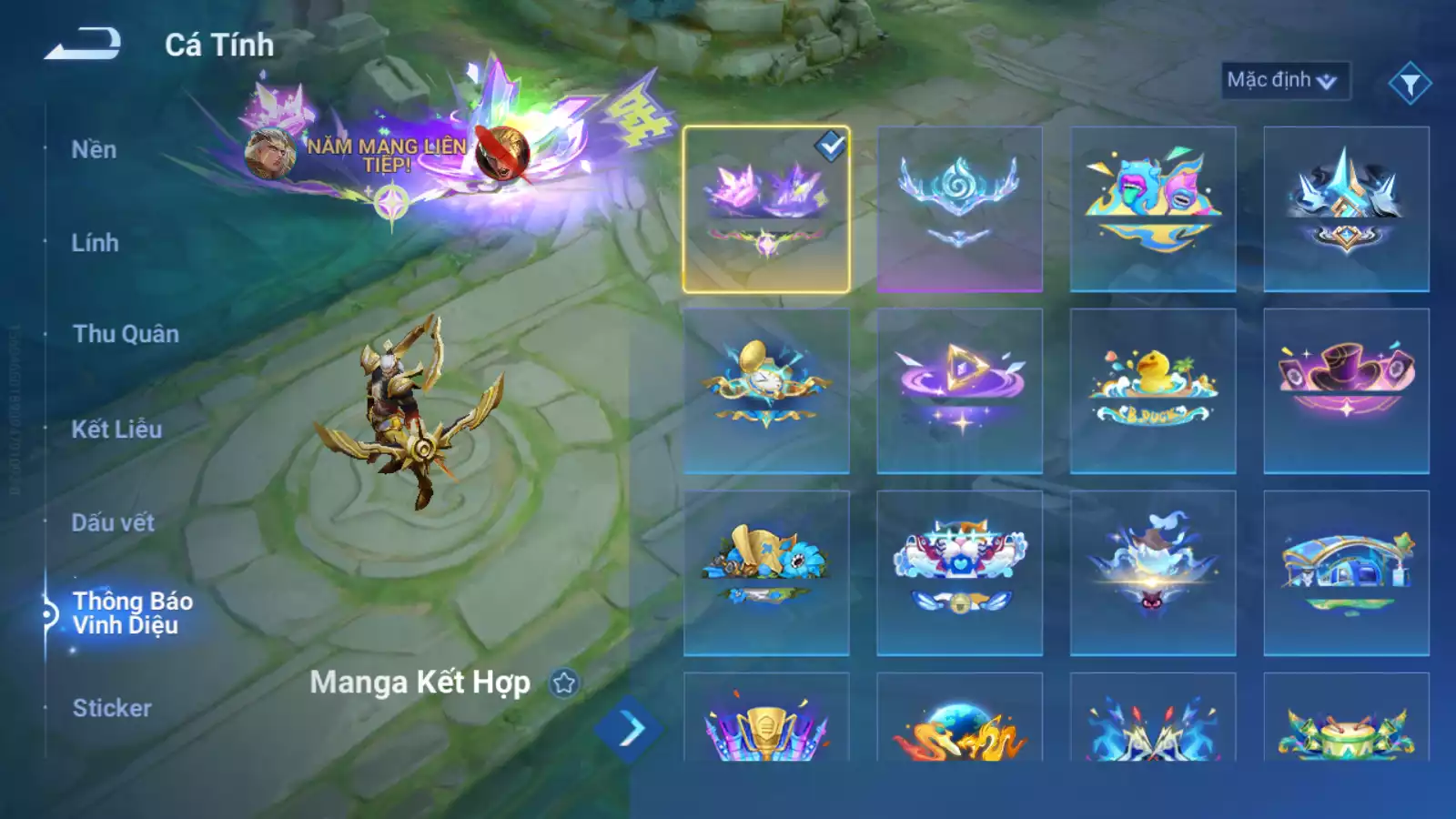
Task: Open the filter funnel icon top right
Action: pos(1415,80)
